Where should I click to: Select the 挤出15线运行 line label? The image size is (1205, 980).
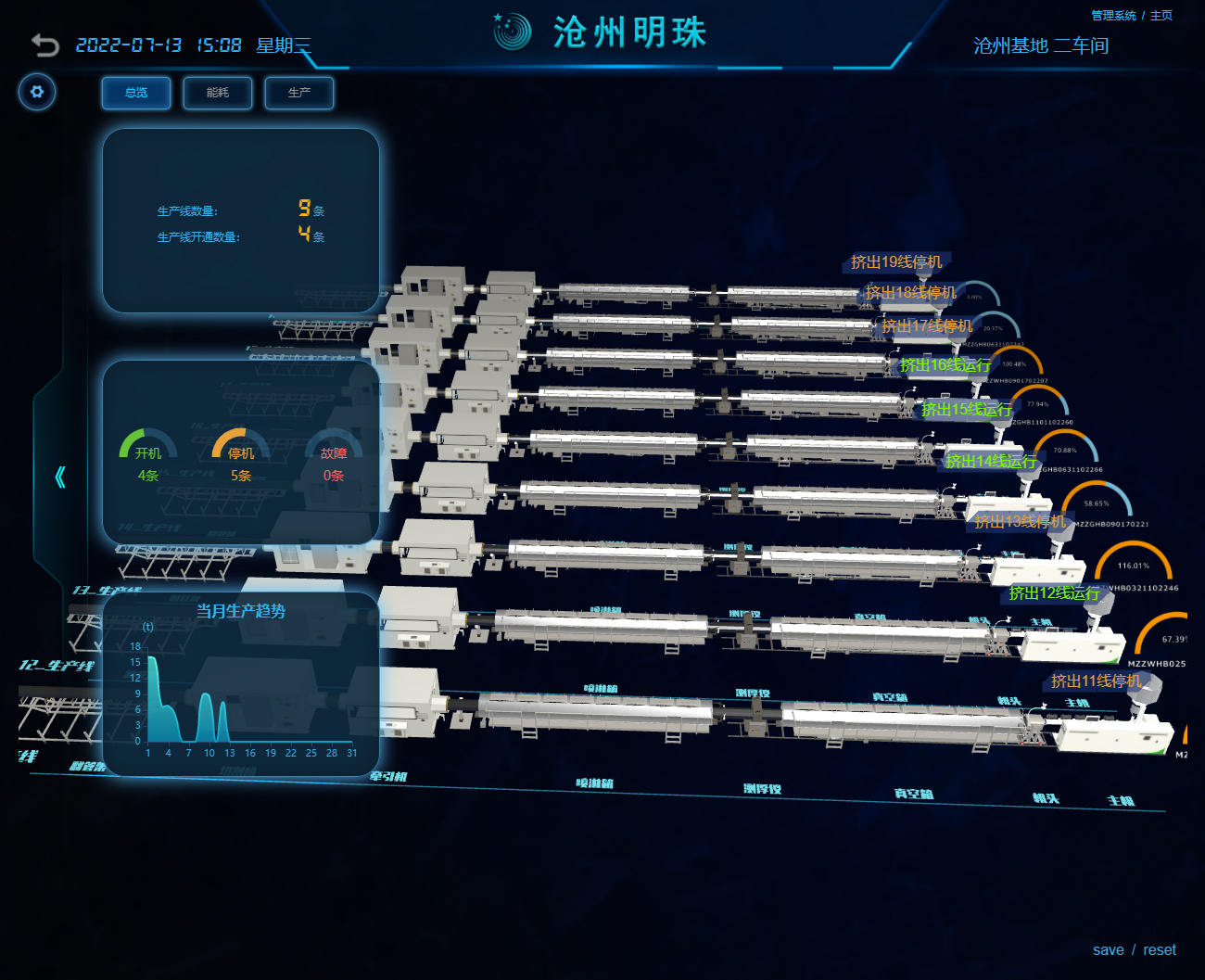[x=967, y=410]
